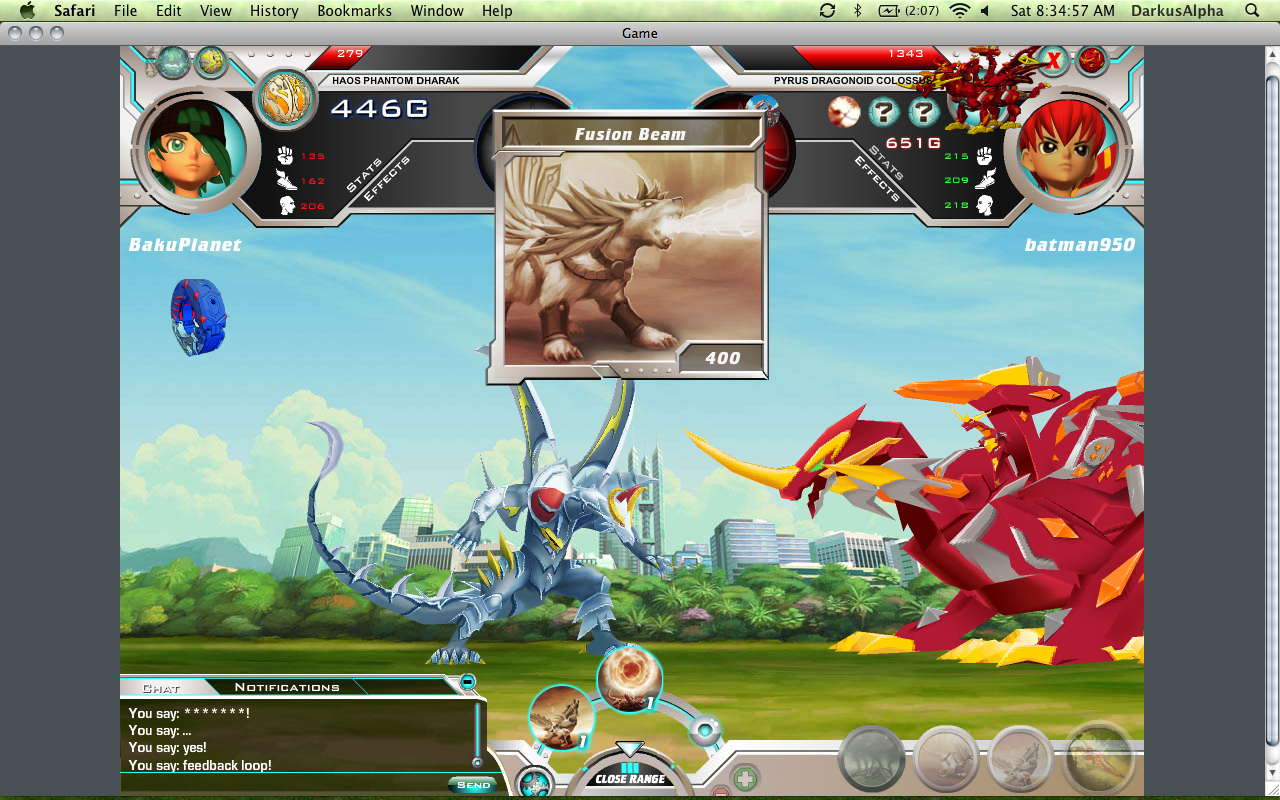This screenshot has height=800, width=1280.
Task: Select the blue Bakugan ball under BakuPlanet
Action: [x=198, y=317]
